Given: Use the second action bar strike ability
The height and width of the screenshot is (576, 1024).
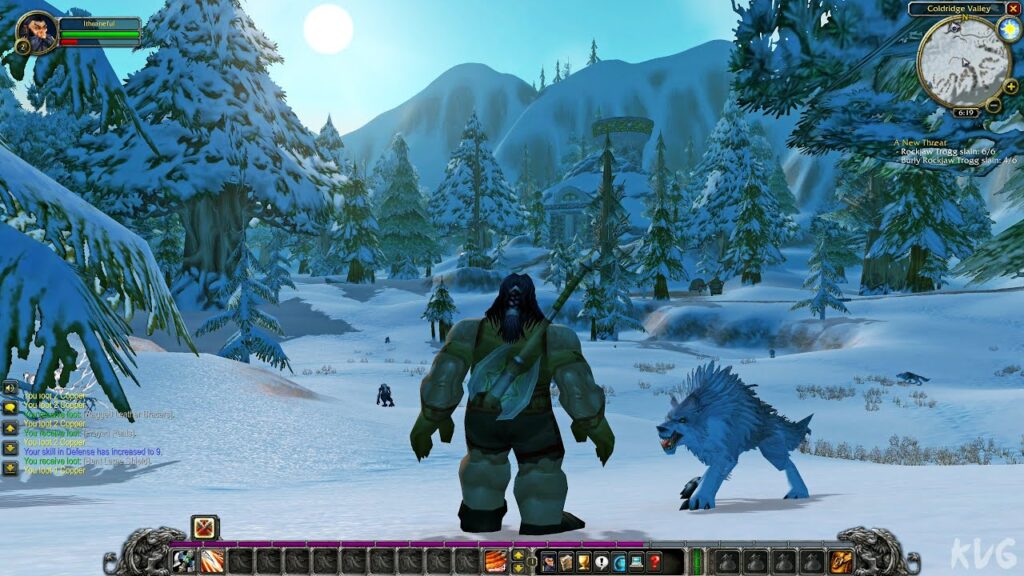Looking at the screenshot, I should pos(212,561).
